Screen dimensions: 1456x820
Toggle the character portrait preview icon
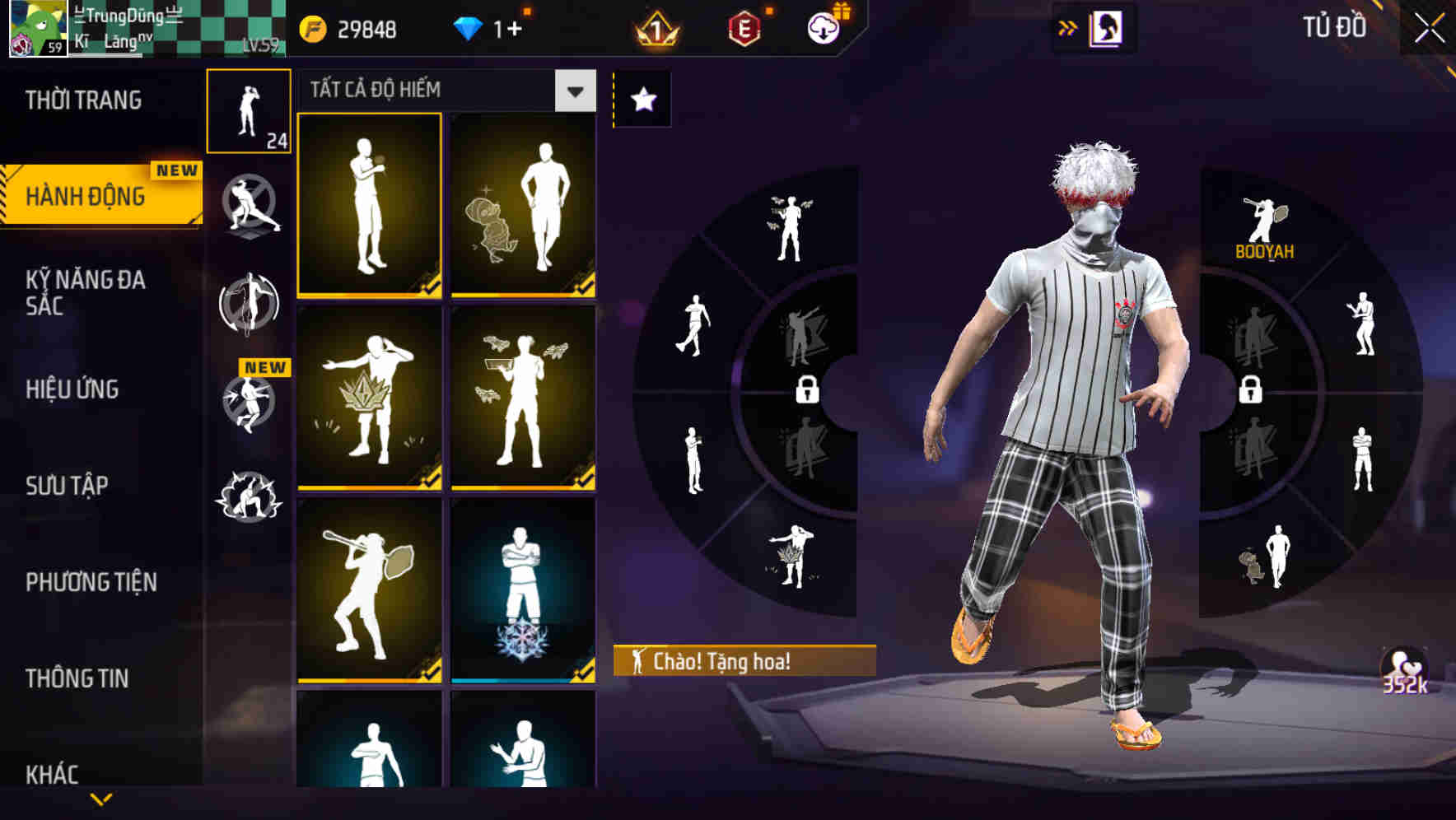[x=1108, y=26]
